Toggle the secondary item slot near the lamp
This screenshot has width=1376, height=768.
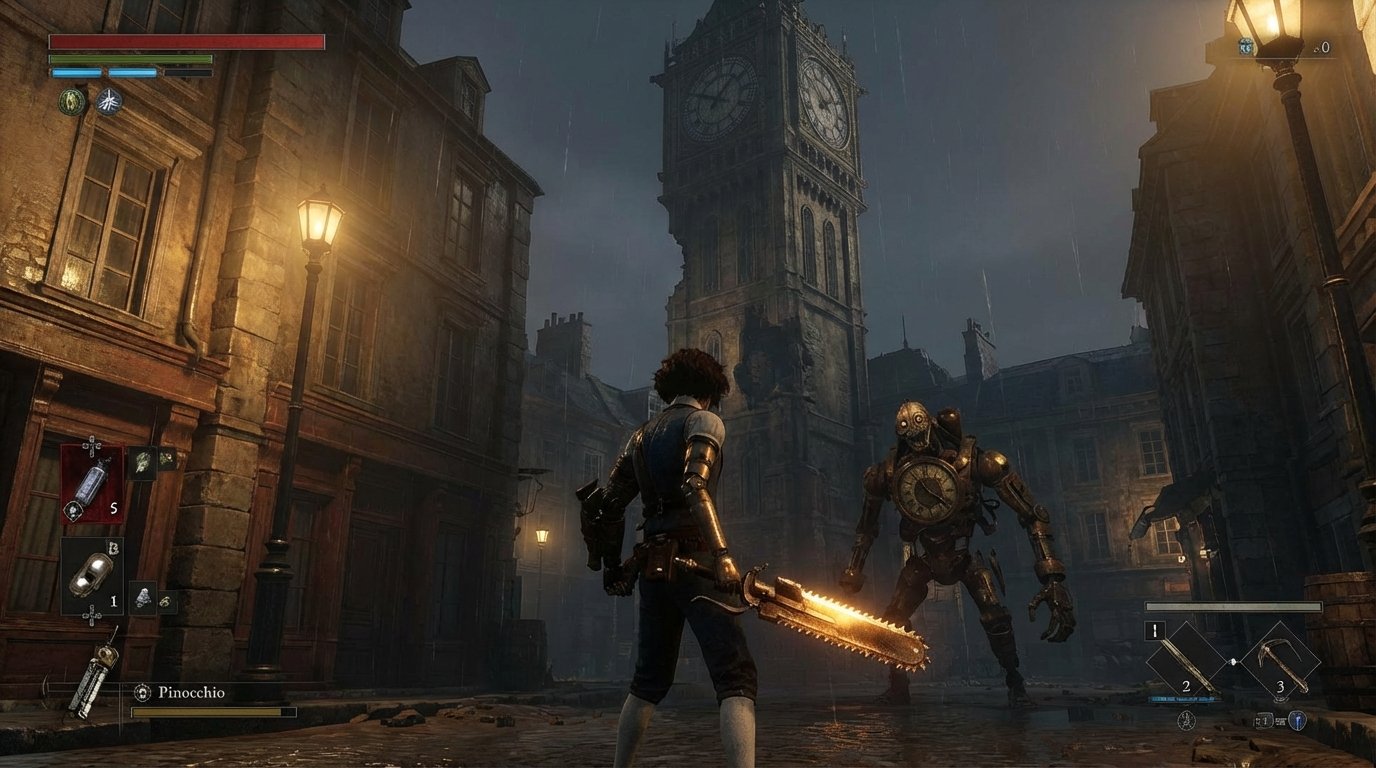(142, 596)
